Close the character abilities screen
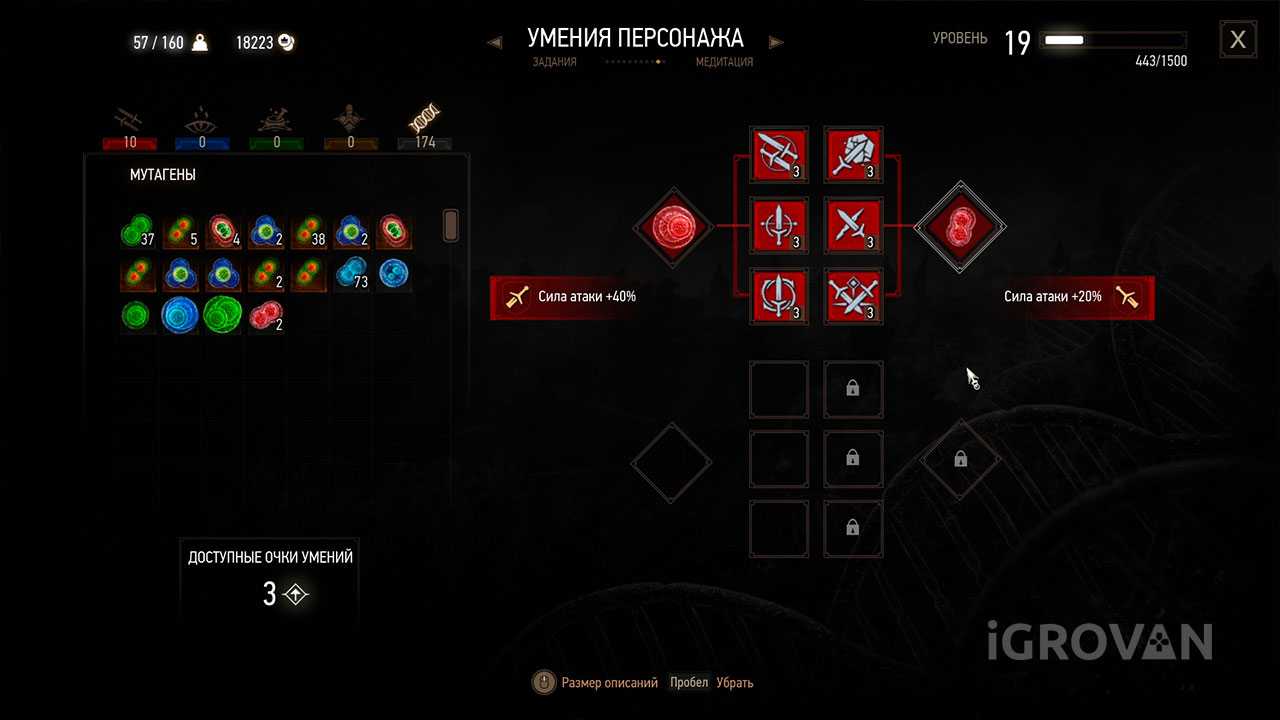This screenshot has width=1280, height=720. point(1238,40)
